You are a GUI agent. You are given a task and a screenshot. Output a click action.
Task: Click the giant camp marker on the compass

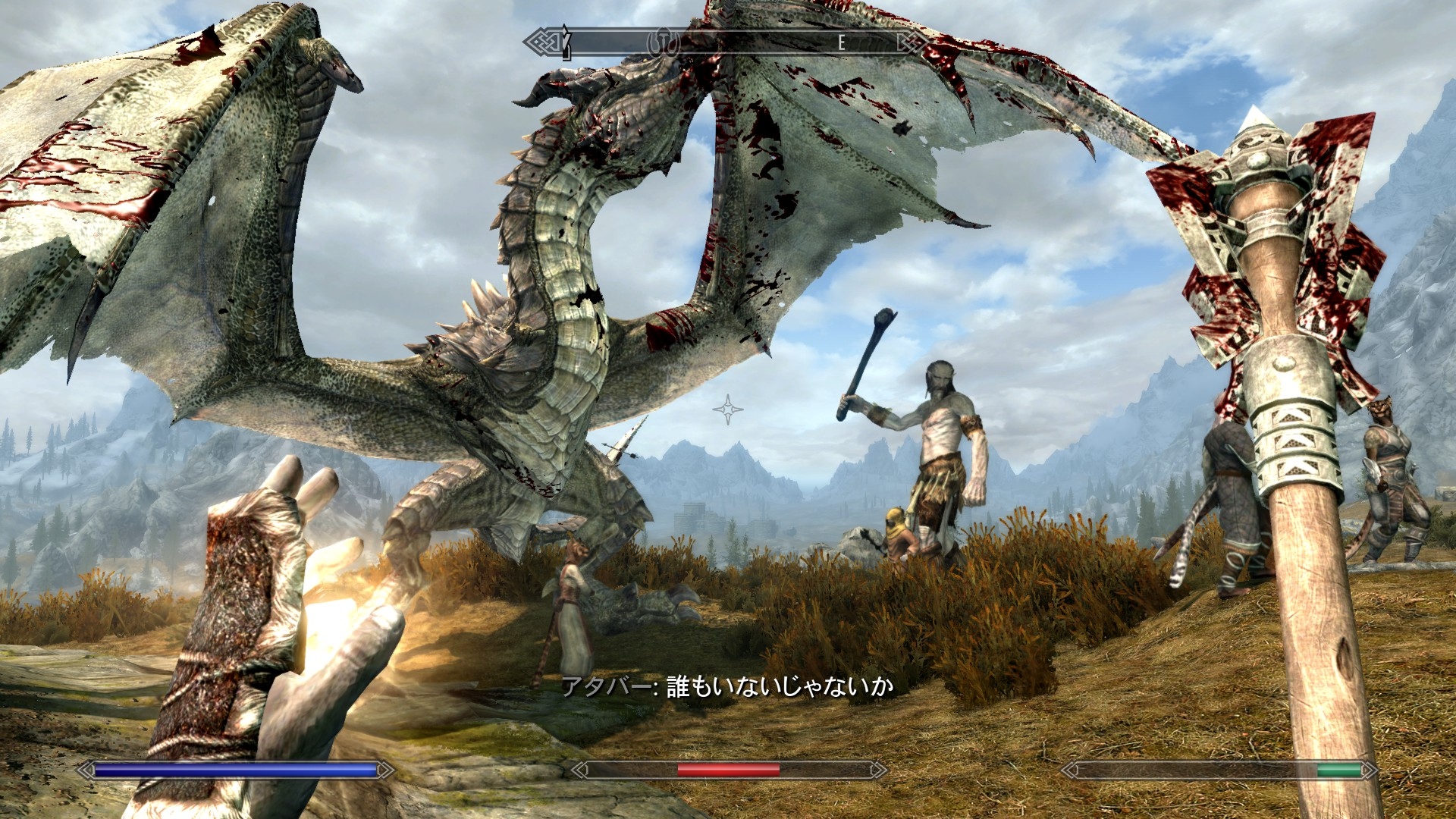click(664, 42)
